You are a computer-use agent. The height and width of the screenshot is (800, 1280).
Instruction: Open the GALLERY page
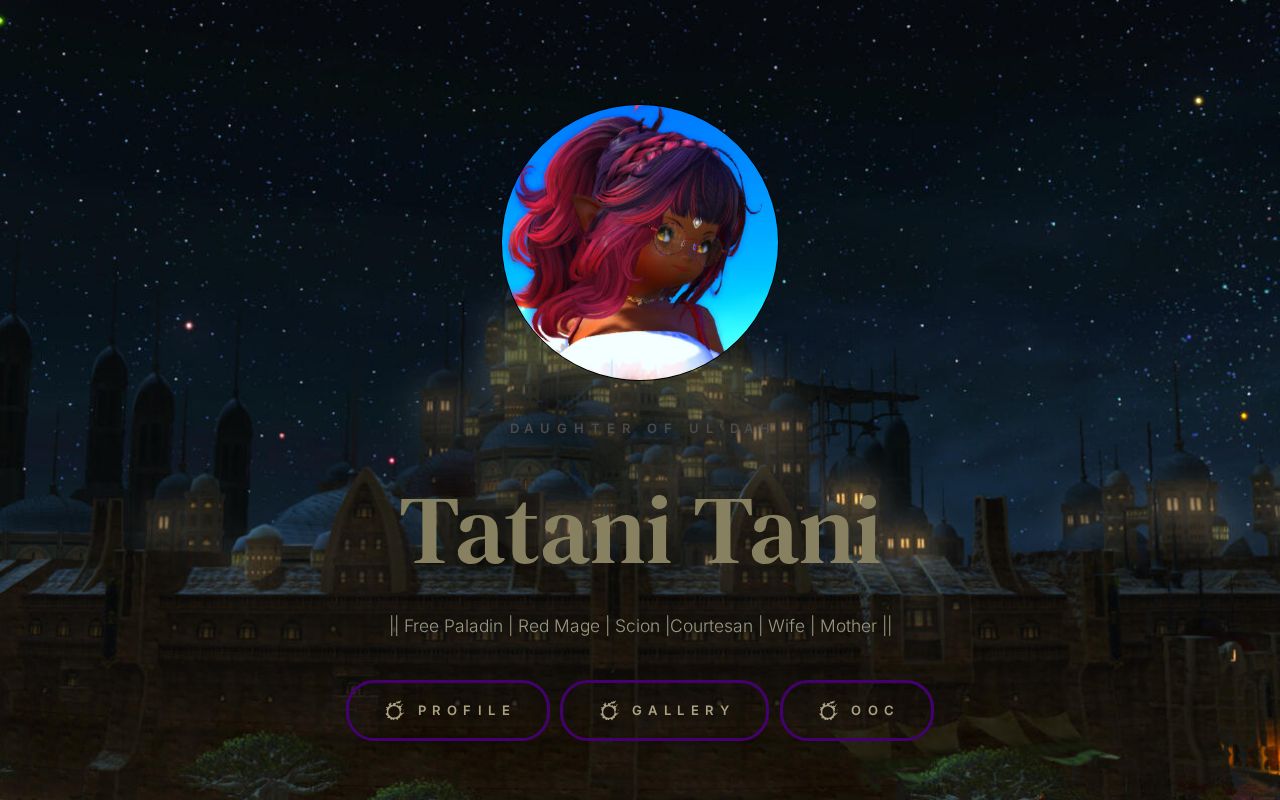click(x=664, y=710)
